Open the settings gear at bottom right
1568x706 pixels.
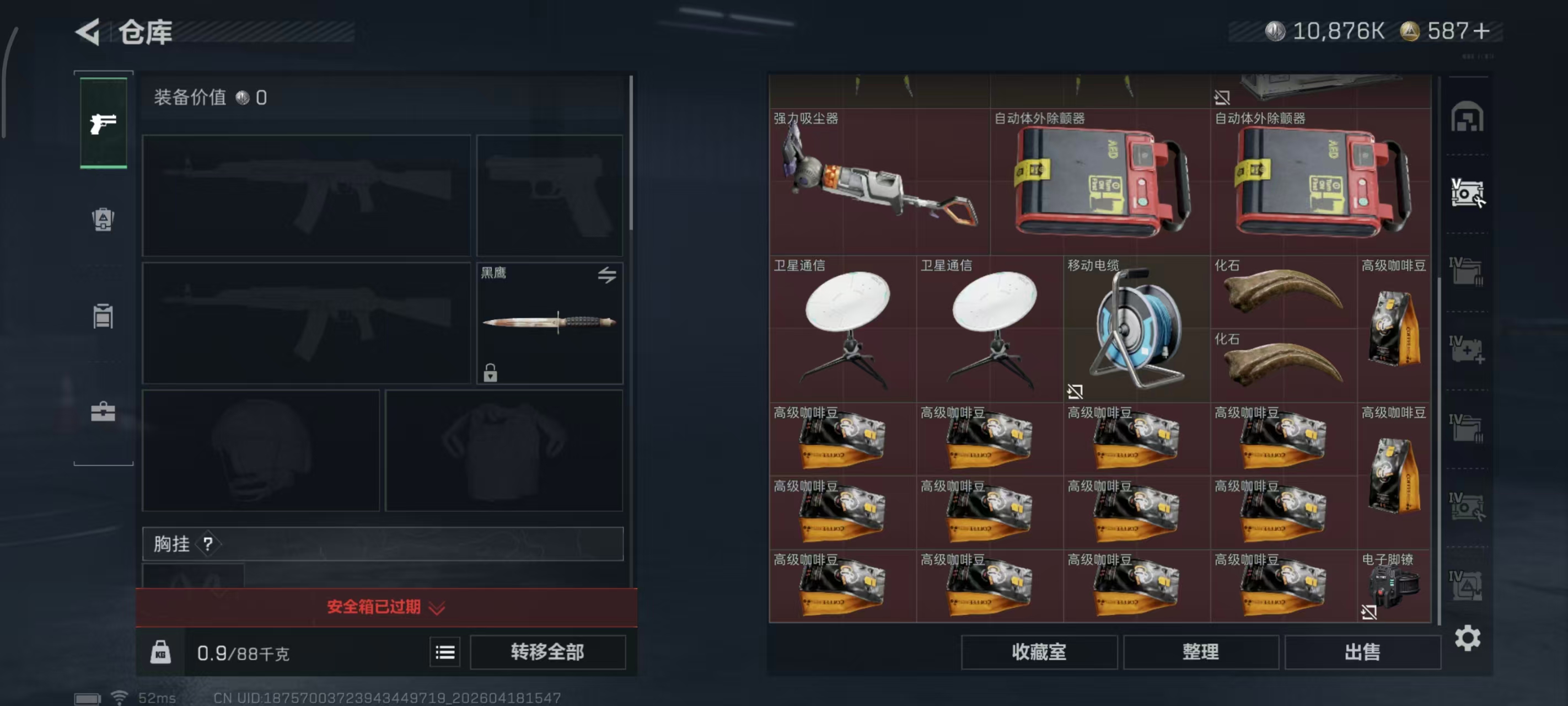click(1468, 638)
